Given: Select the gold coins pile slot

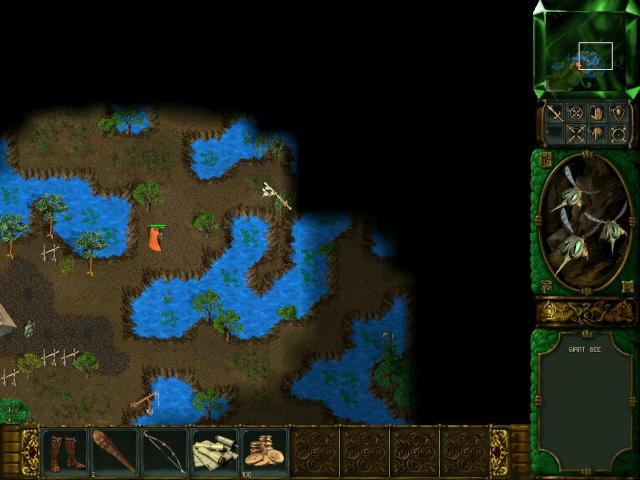Looking at the screenshot, I should pyautogui.click(x=265, y=451).
